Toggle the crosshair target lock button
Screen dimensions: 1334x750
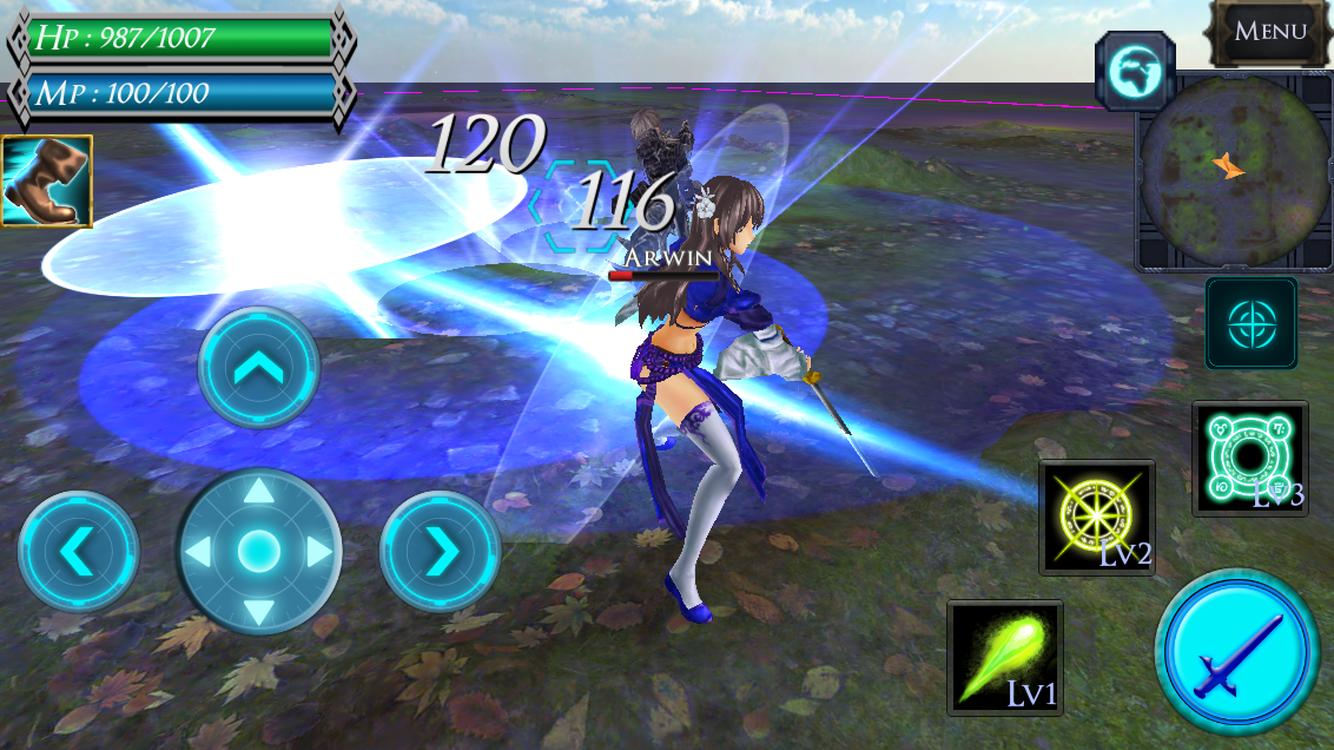(1250, 324)
